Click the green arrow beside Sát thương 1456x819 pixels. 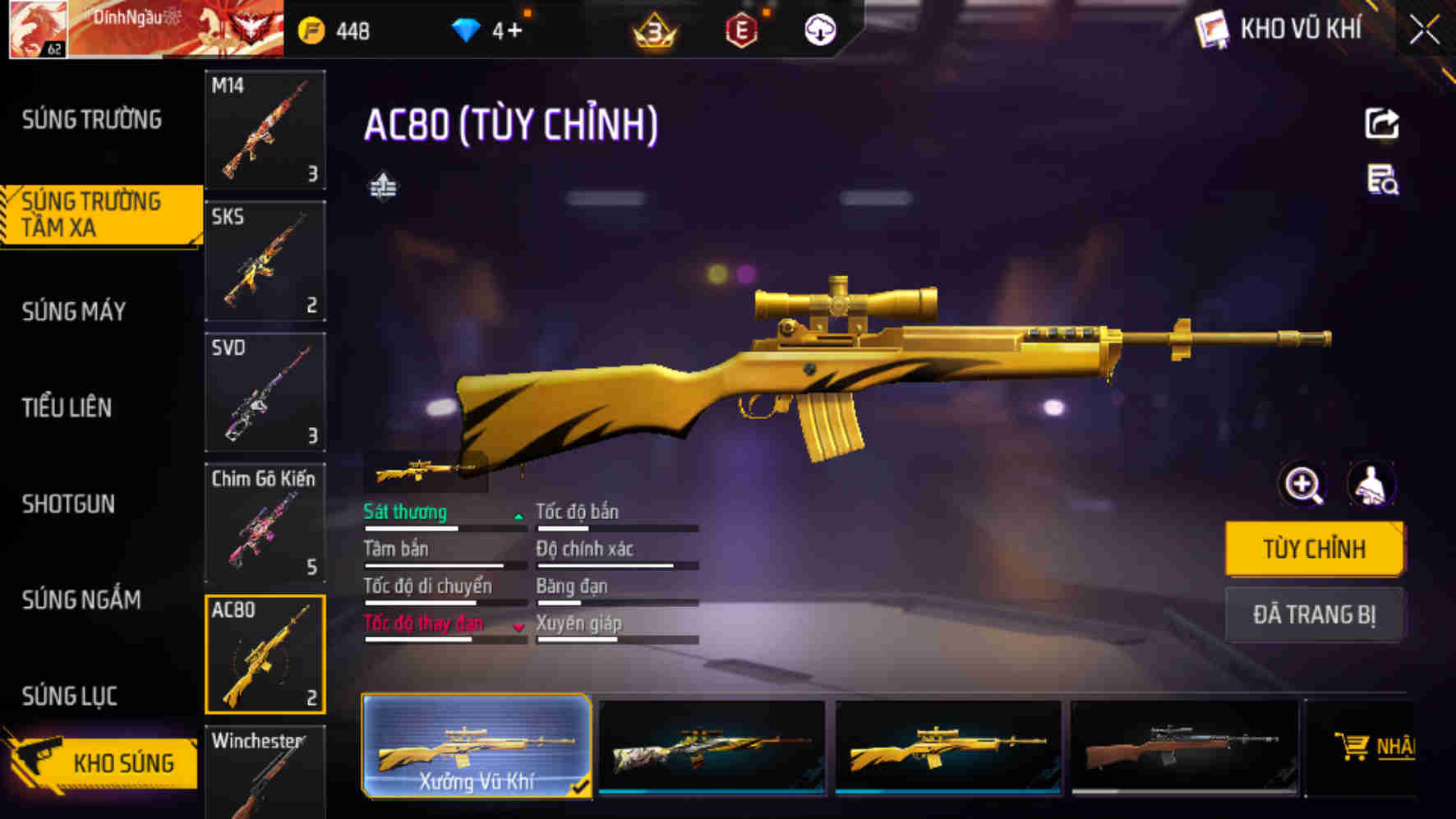[x=518, y=517]
